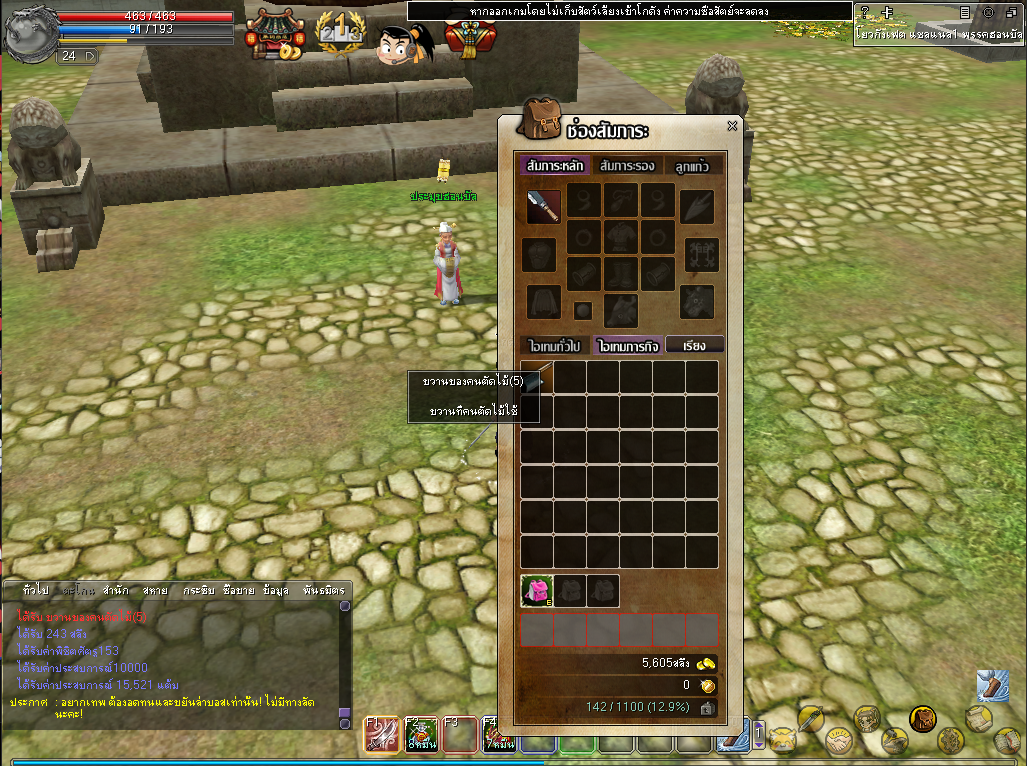
Task: Click the backpack menu icon
Action: point(922,718)
